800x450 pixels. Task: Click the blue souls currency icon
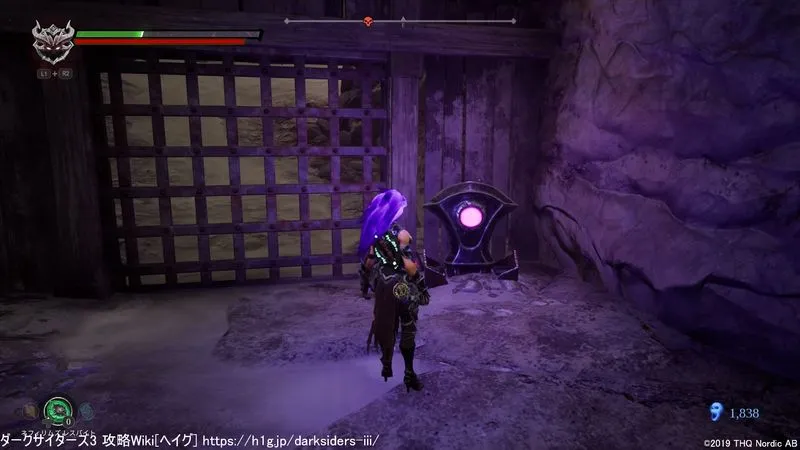pos(715,411)
